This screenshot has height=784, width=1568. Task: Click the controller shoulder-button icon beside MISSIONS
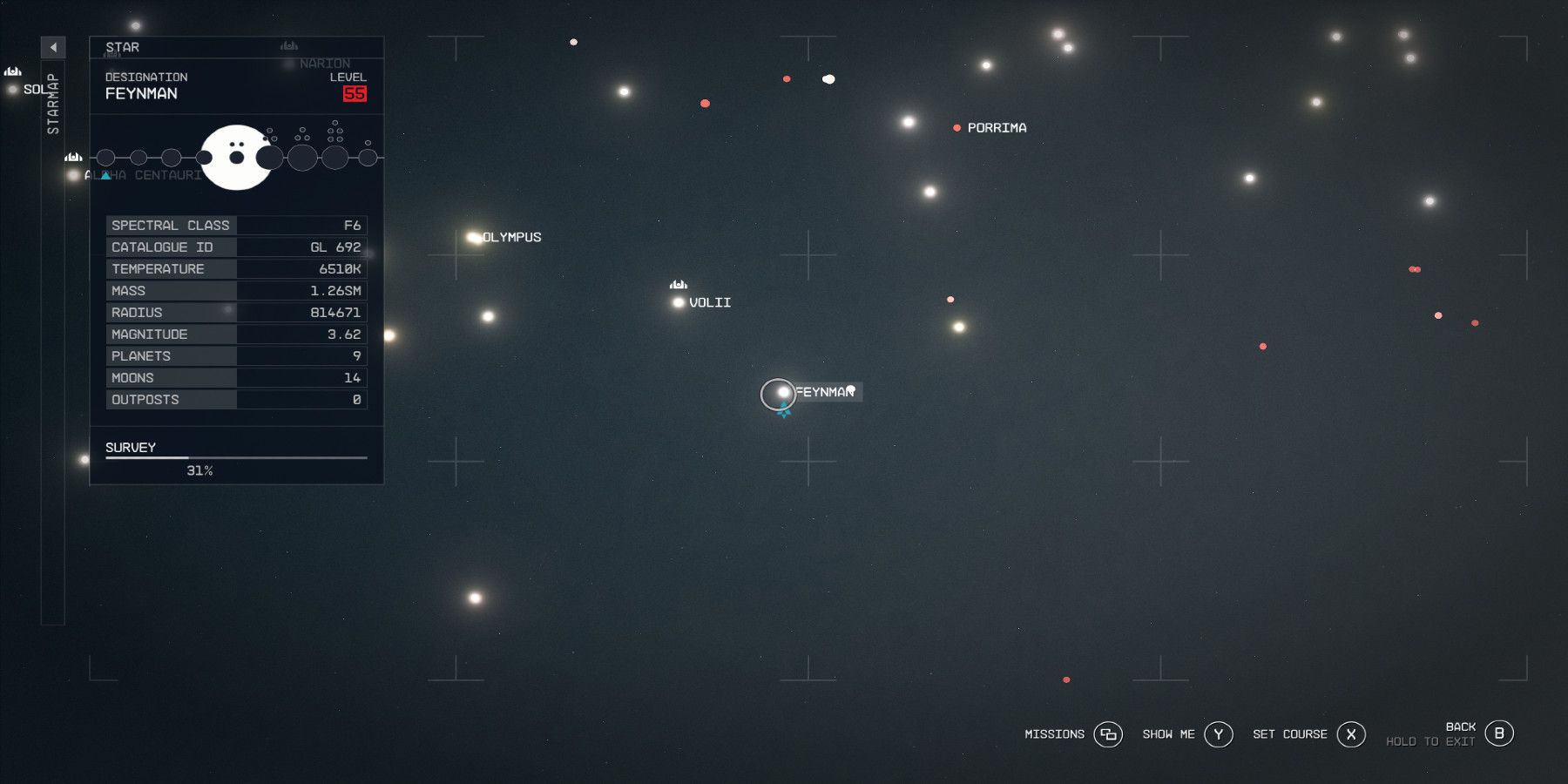coord(1109,734)
